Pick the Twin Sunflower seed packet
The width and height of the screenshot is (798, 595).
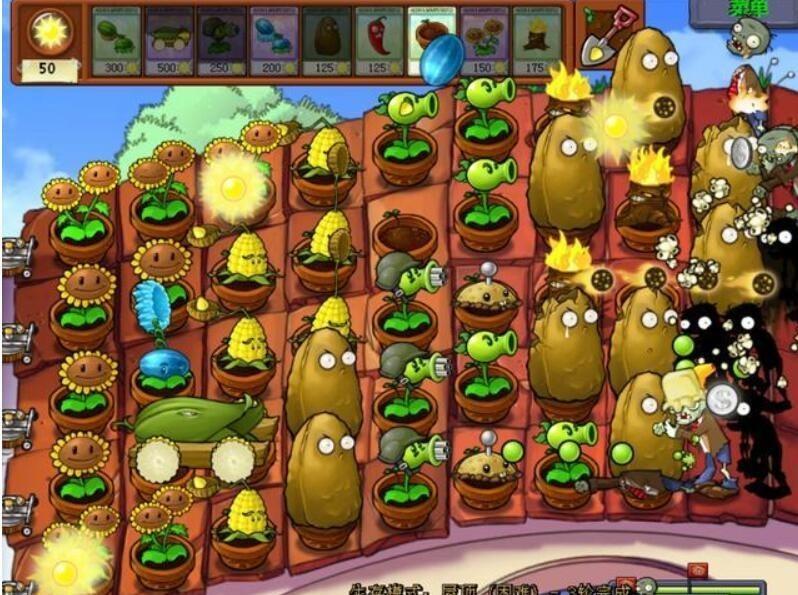point(484,41)
